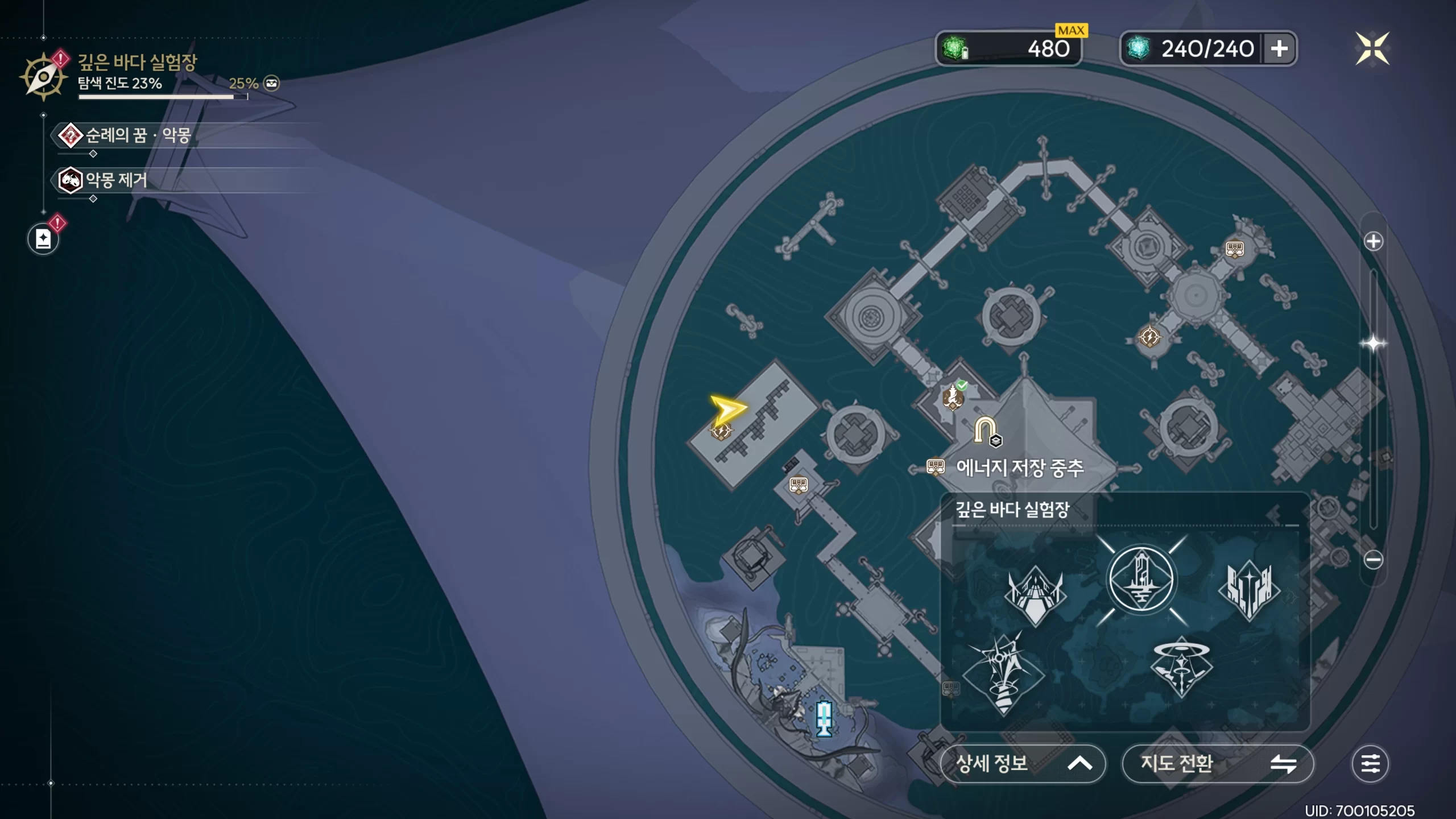Zoom in the map with plus button

pyautogui.click(x=1373, y=241)
